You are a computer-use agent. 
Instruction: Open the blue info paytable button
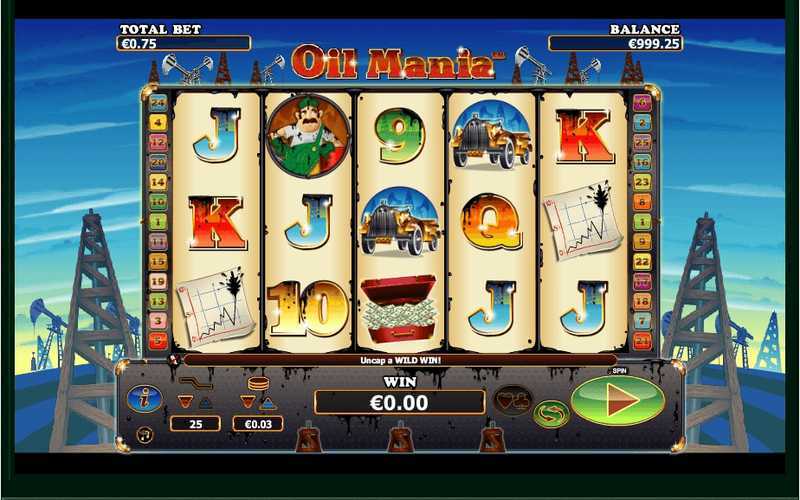tap(144, 398)
